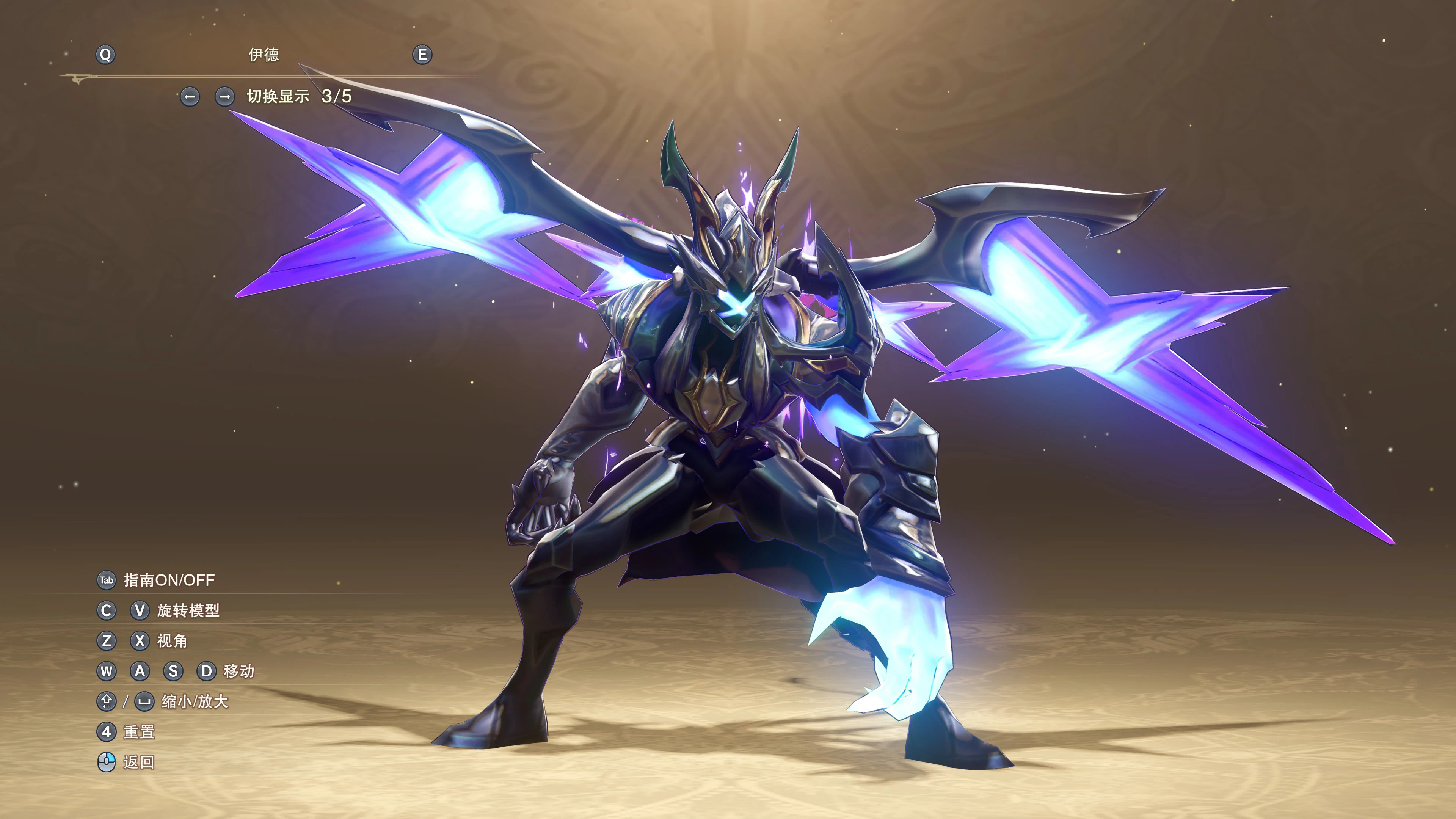Click the left arrow to switch display
1456x819 pixels.
tap(190, 97)
